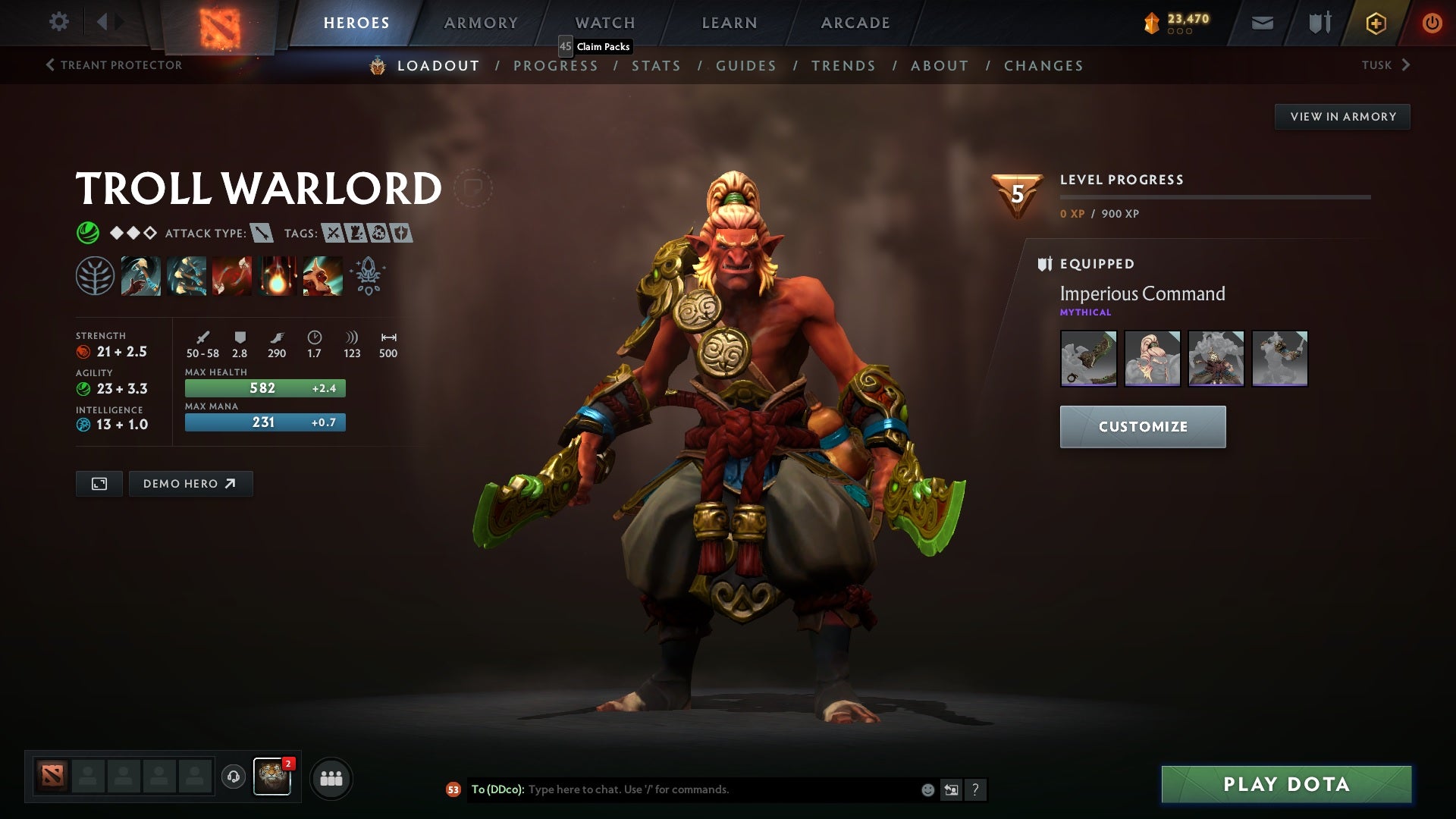
Task: Click the settings gear icon
Action: point(59,22)
